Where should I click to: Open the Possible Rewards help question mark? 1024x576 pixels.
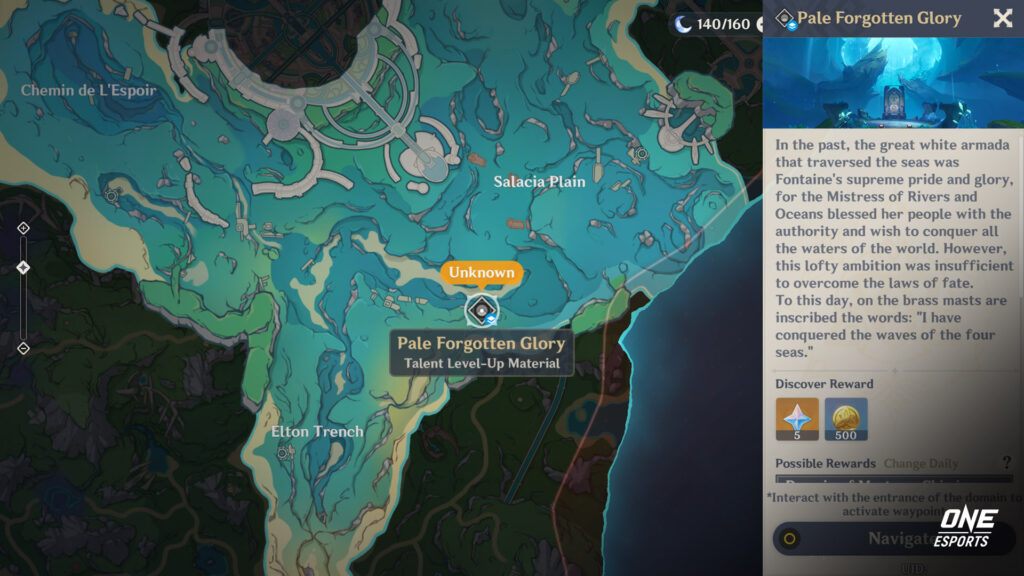[1006, 463]
